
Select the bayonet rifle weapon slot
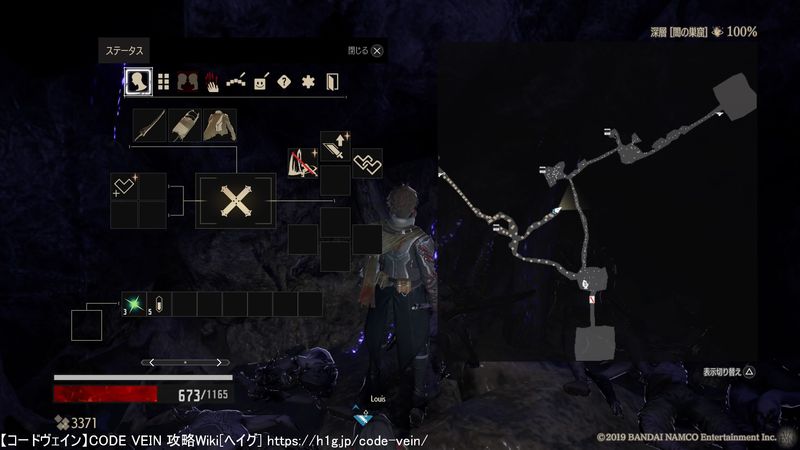pos(184,125)
